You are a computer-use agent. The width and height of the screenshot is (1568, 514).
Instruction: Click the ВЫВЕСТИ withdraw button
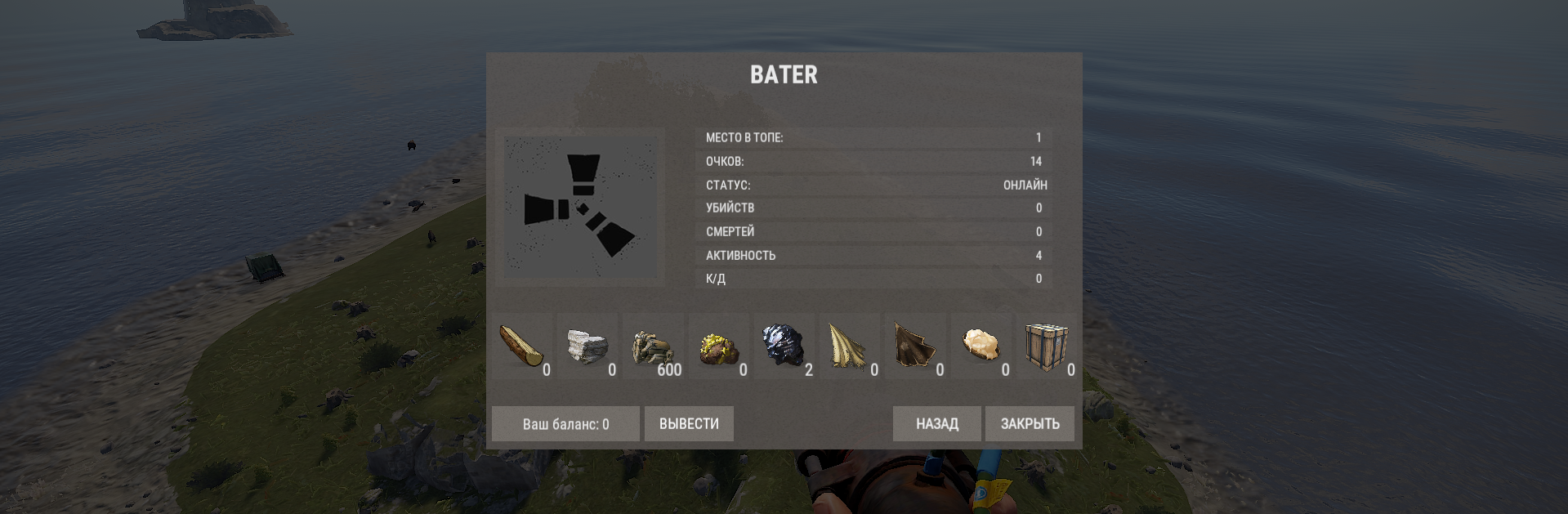tap(689, 424)
